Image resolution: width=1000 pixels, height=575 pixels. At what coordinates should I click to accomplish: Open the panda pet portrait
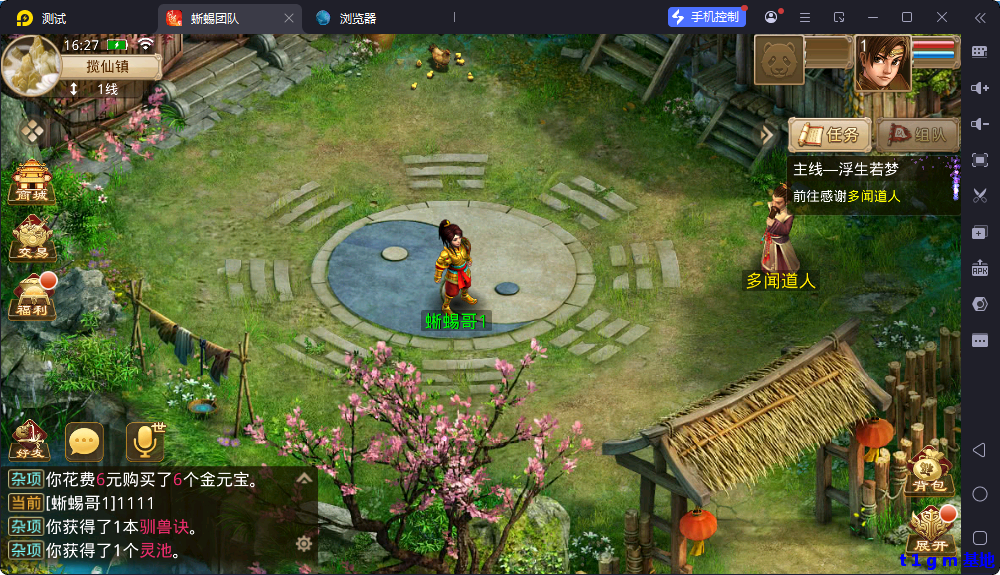click(x=778, y=63)
